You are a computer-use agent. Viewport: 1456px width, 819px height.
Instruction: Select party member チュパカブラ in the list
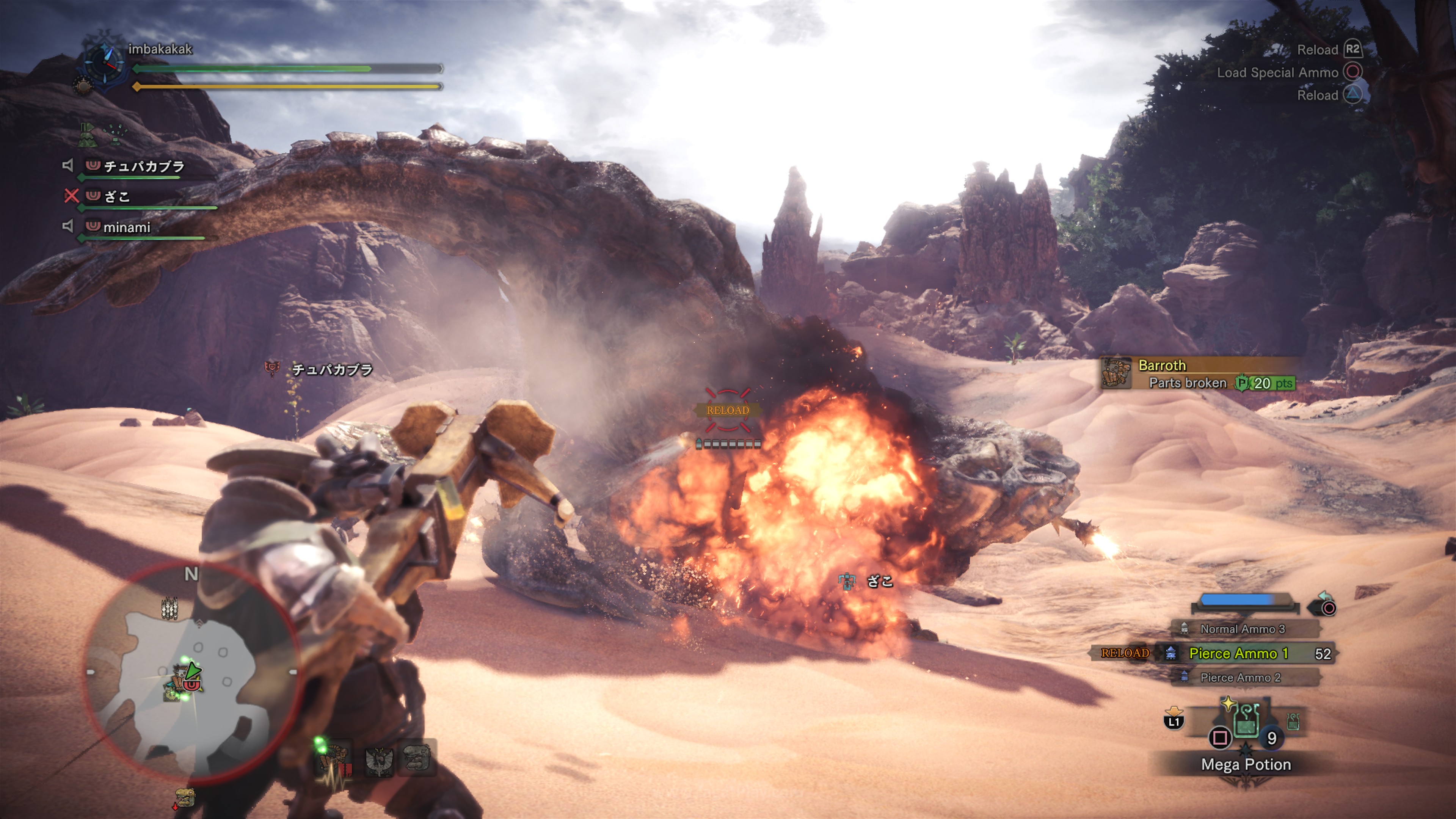(x=144, y=166)
